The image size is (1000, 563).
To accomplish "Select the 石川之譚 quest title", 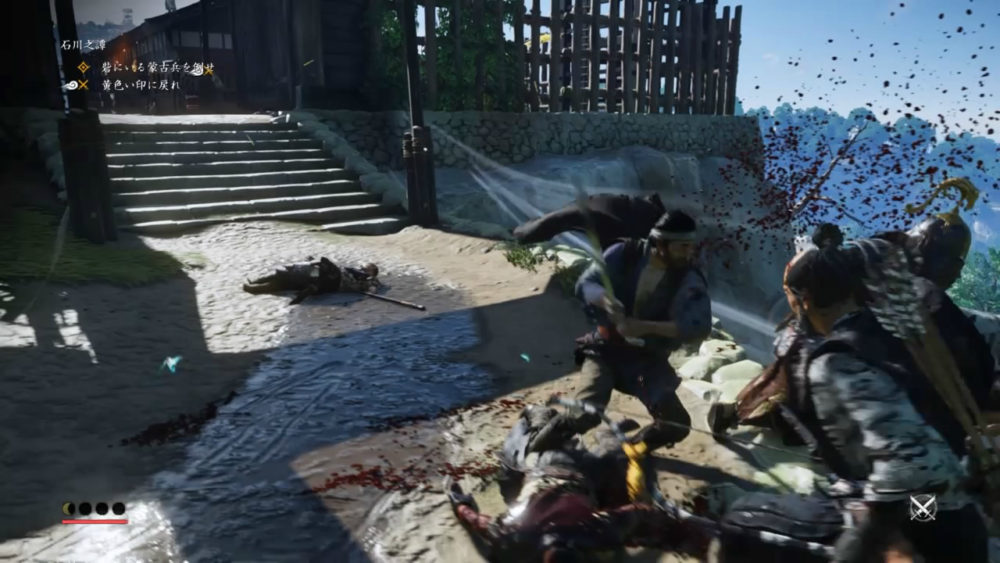I will click(x=82, y=45).
